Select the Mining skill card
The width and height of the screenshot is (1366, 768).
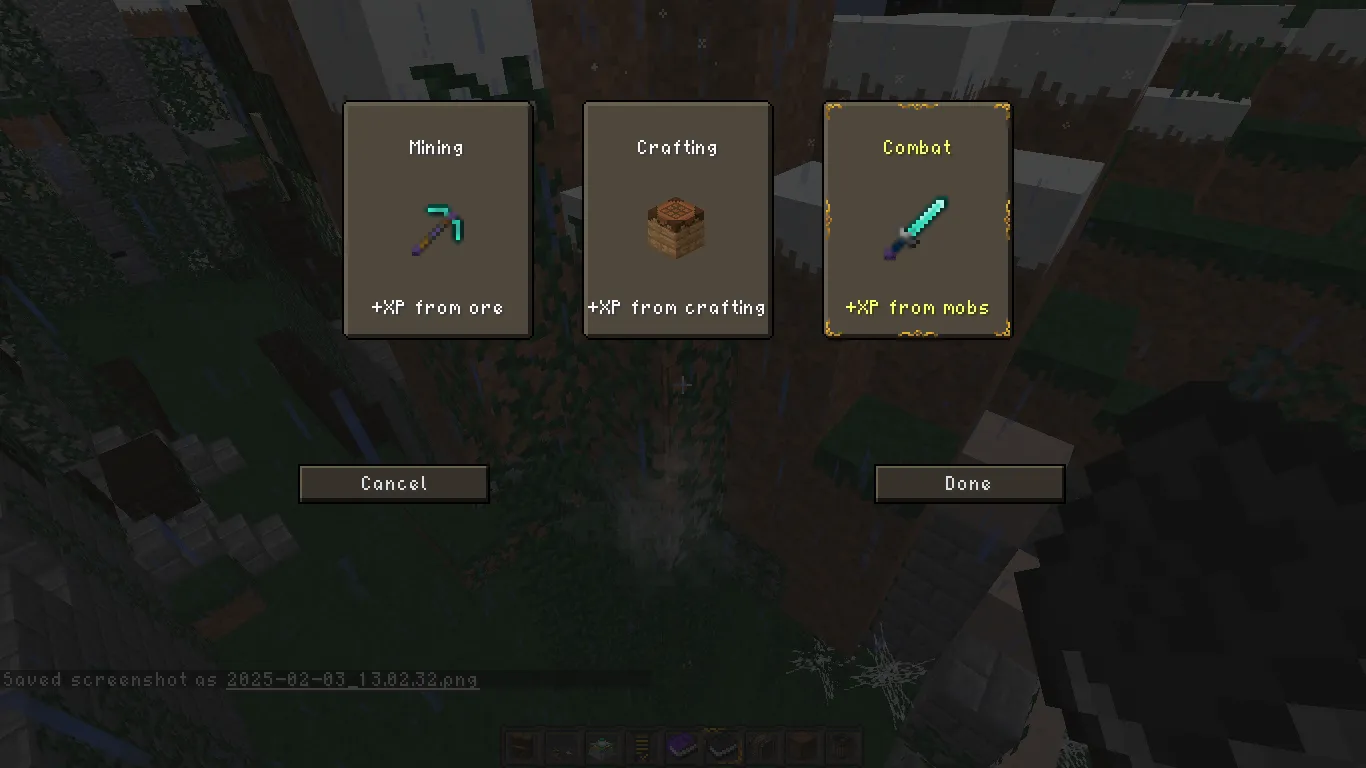point(437,219)
